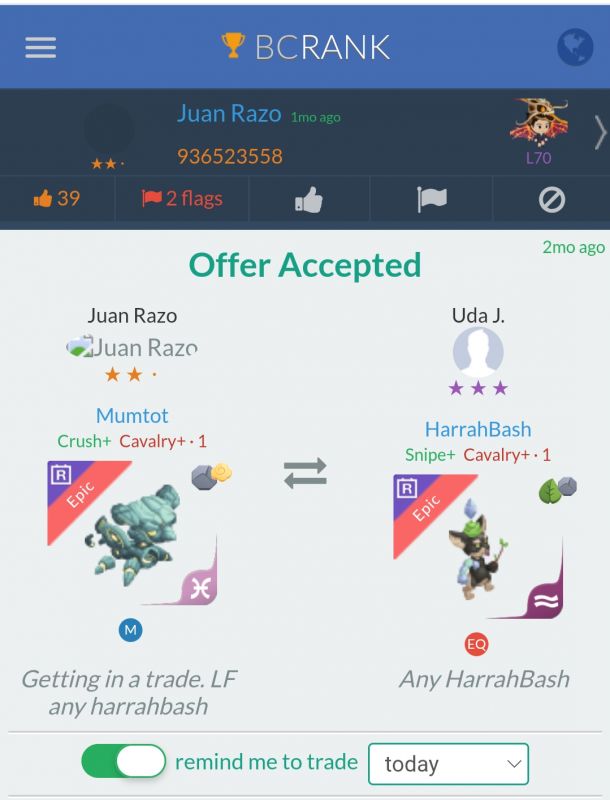Viewport: 610px width, 800px height.
Task: Open Juan Razo's profile name link
Action: coord(228,114)
